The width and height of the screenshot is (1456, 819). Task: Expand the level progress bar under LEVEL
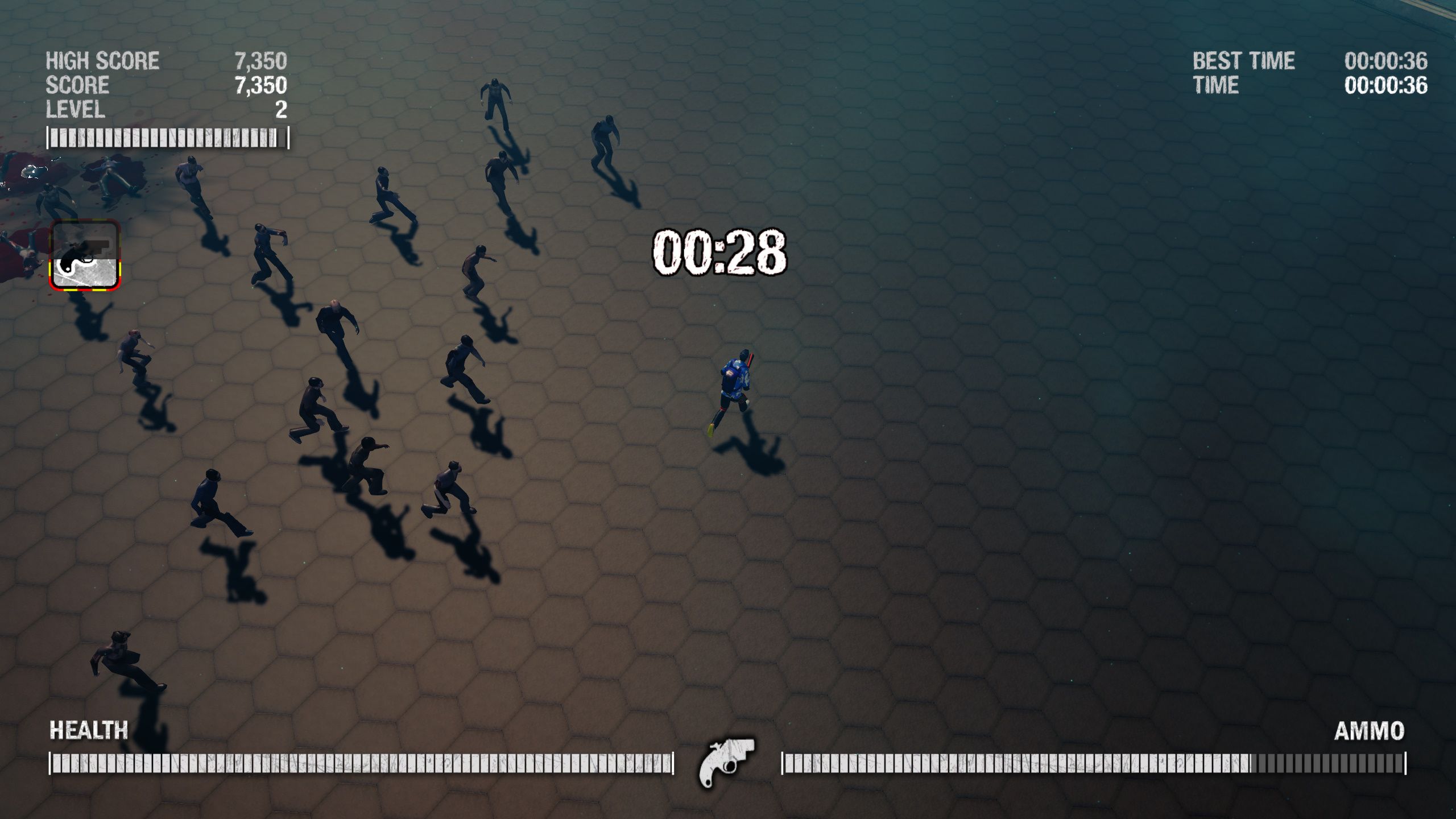click(167, 136)
